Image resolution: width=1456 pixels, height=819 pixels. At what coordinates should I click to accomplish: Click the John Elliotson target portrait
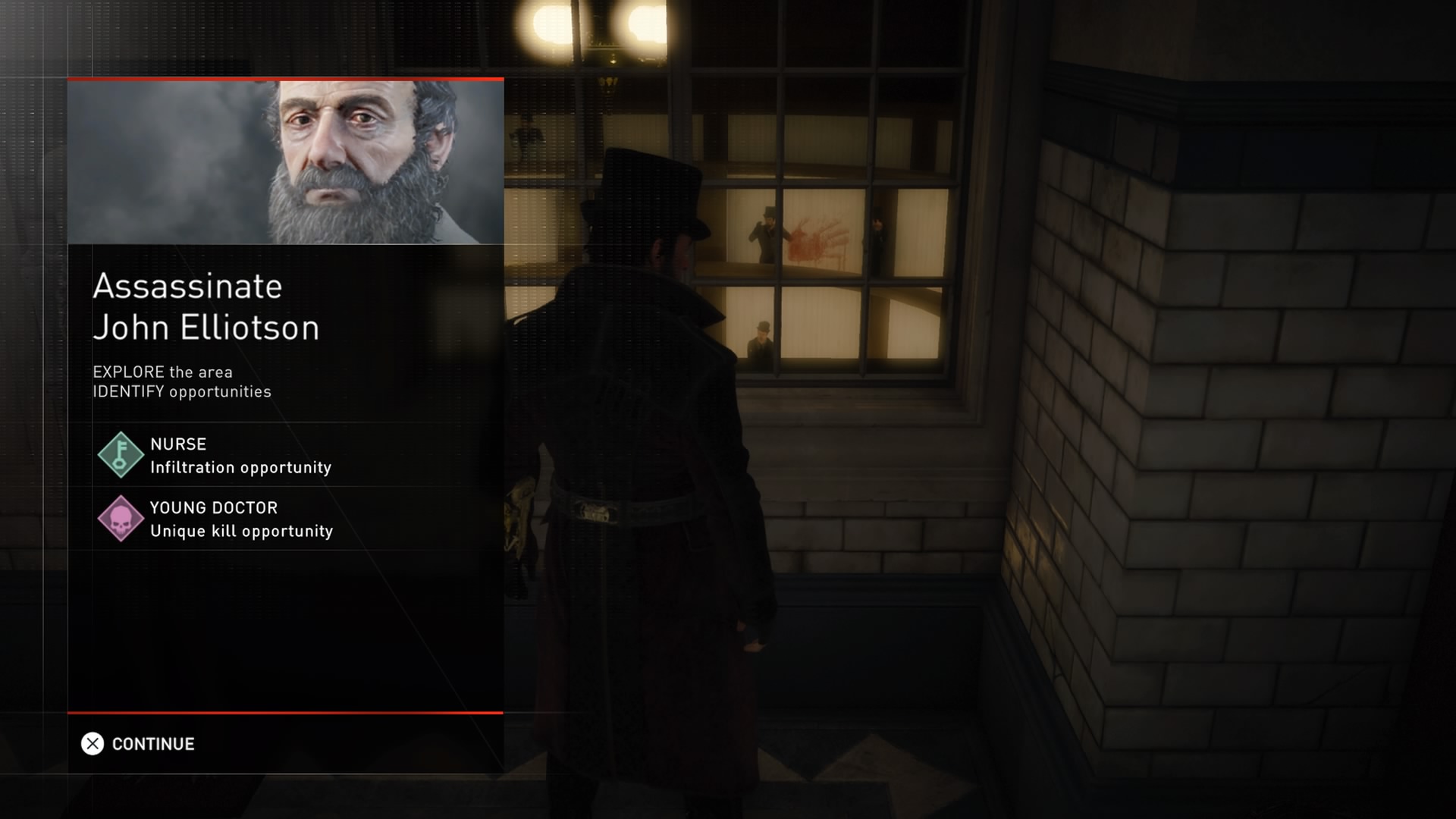point(285,162)
